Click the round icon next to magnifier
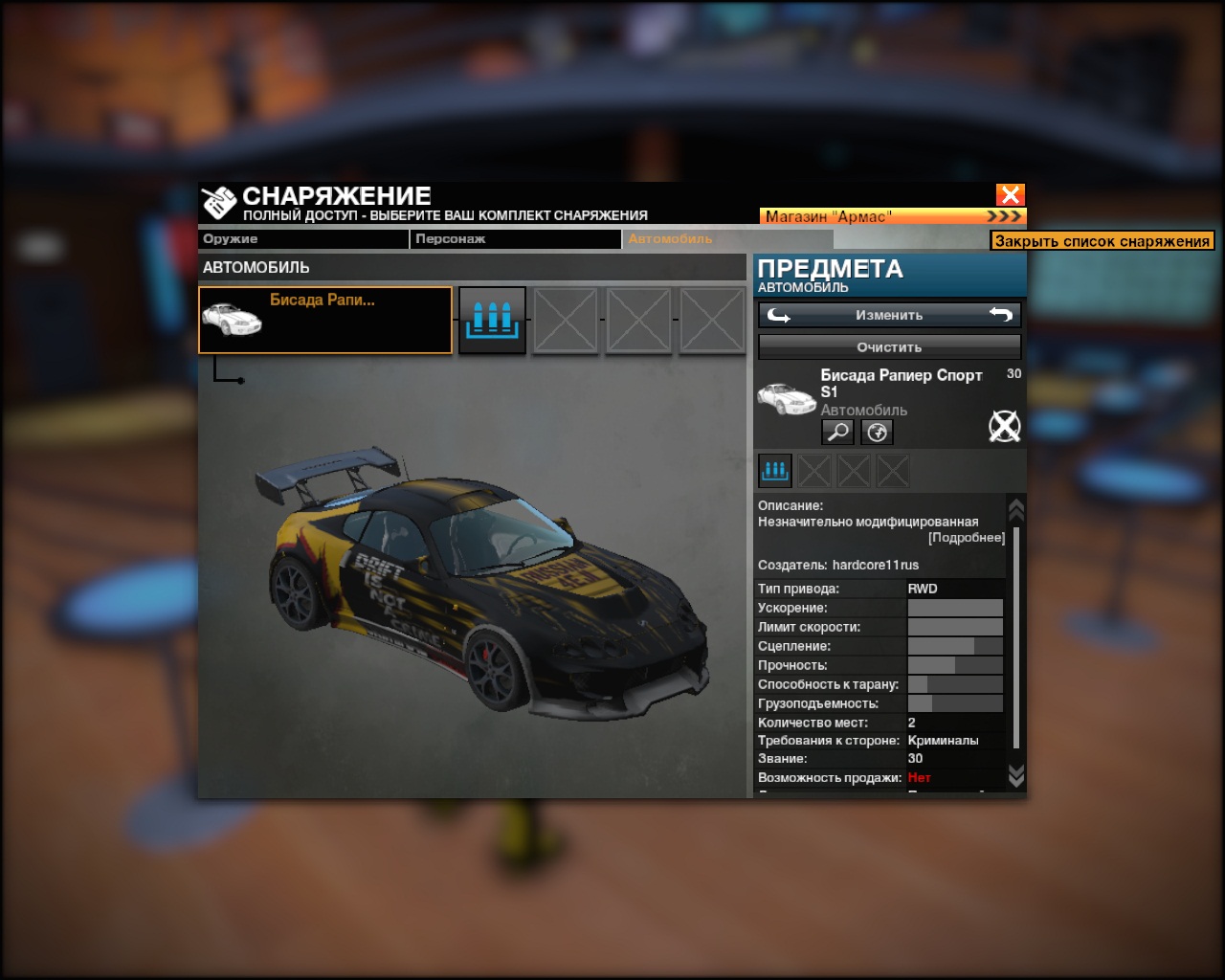 [877, 433]
